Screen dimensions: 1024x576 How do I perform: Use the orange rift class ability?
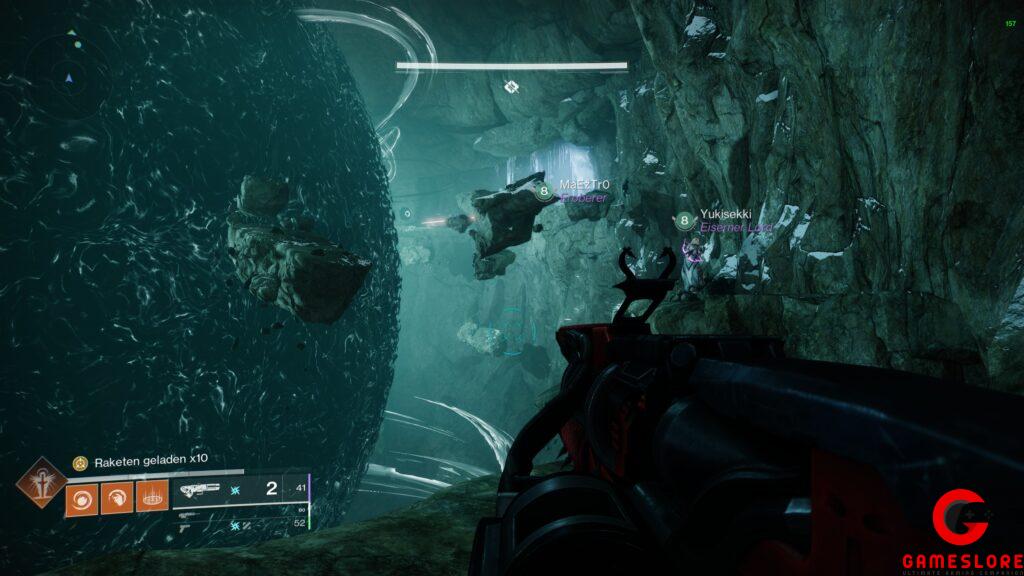click(152, 497)
